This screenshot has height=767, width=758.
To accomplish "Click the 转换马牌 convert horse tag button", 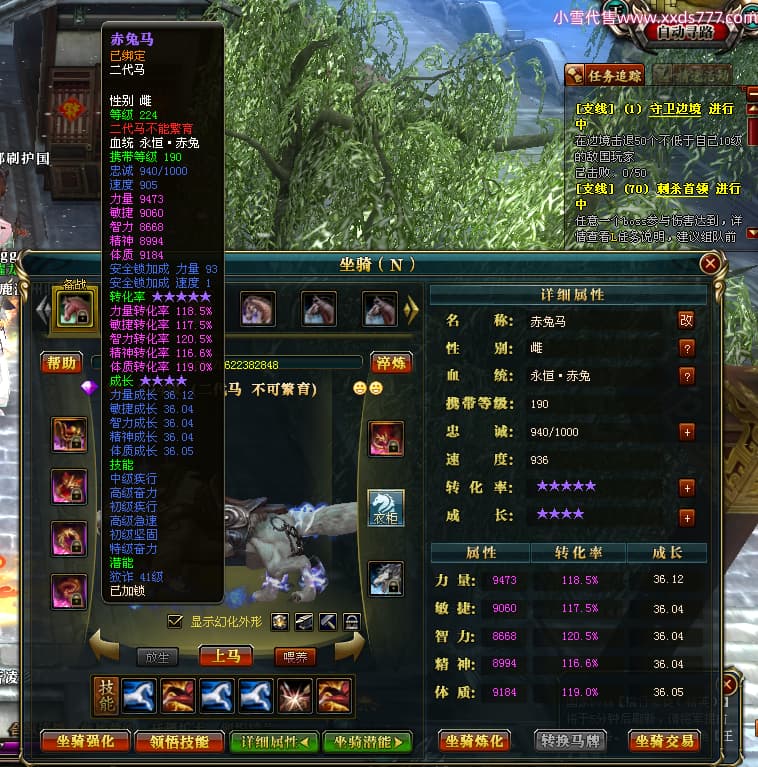I will (568, 741).
